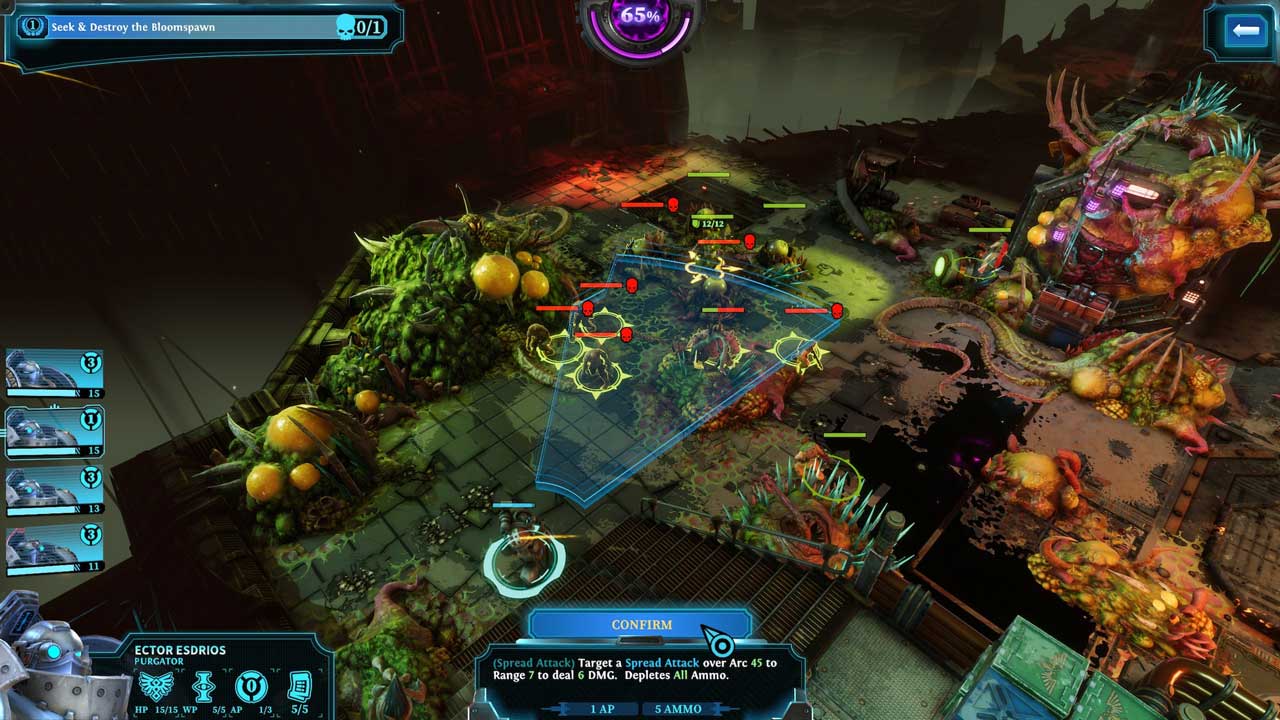Confirm the Spread Attack

[x=641, y=625]
